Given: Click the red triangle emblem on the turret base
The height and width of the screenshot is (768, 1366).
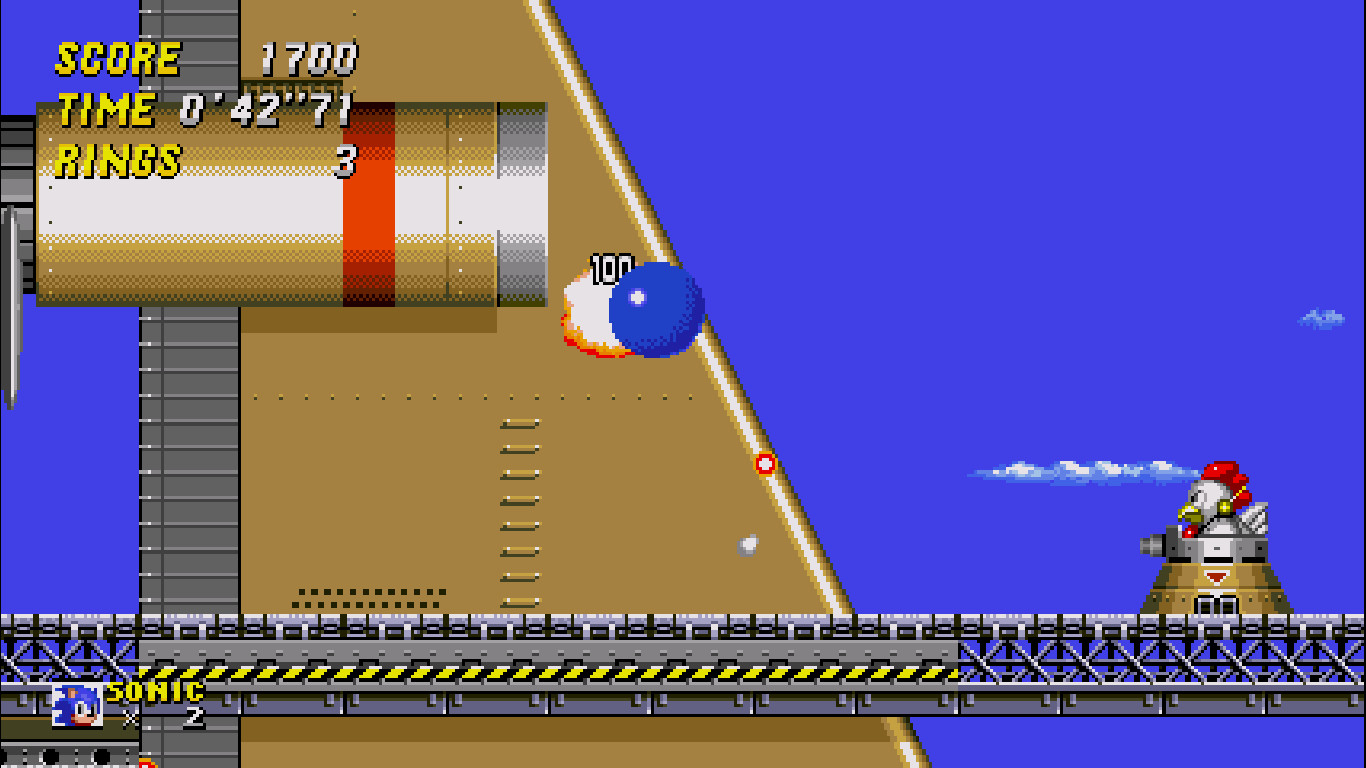Looking at the screenshot, I should [1216, 576].
